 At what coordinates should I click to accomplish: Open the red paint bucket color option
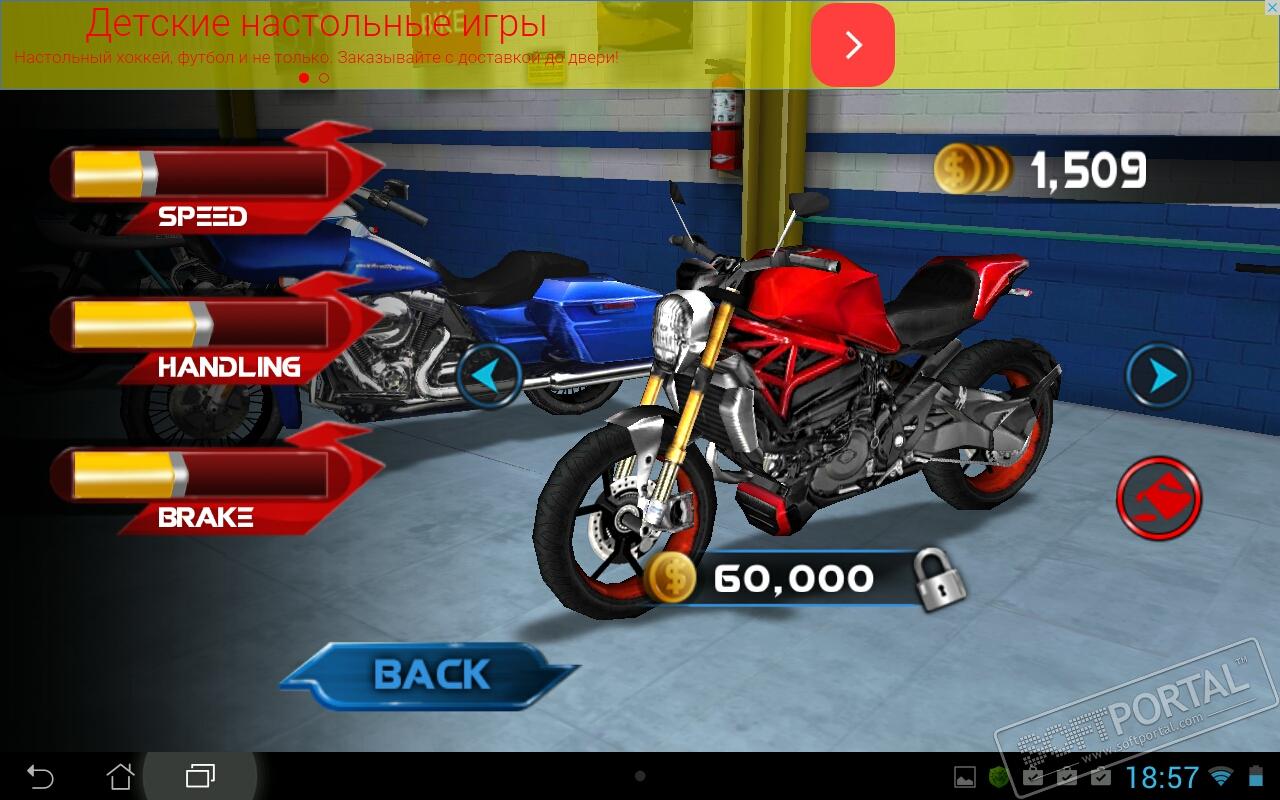[x=1158, y=496]
